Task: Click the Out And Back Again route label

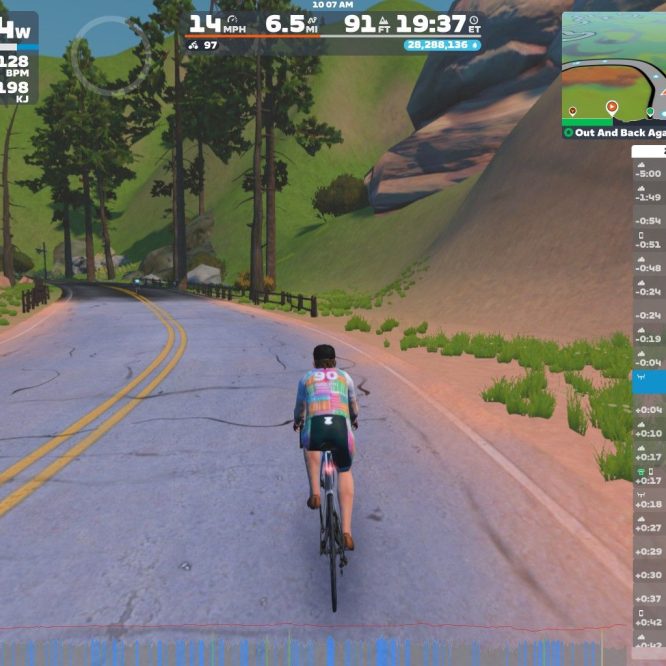Action: (x=614, y=132)
